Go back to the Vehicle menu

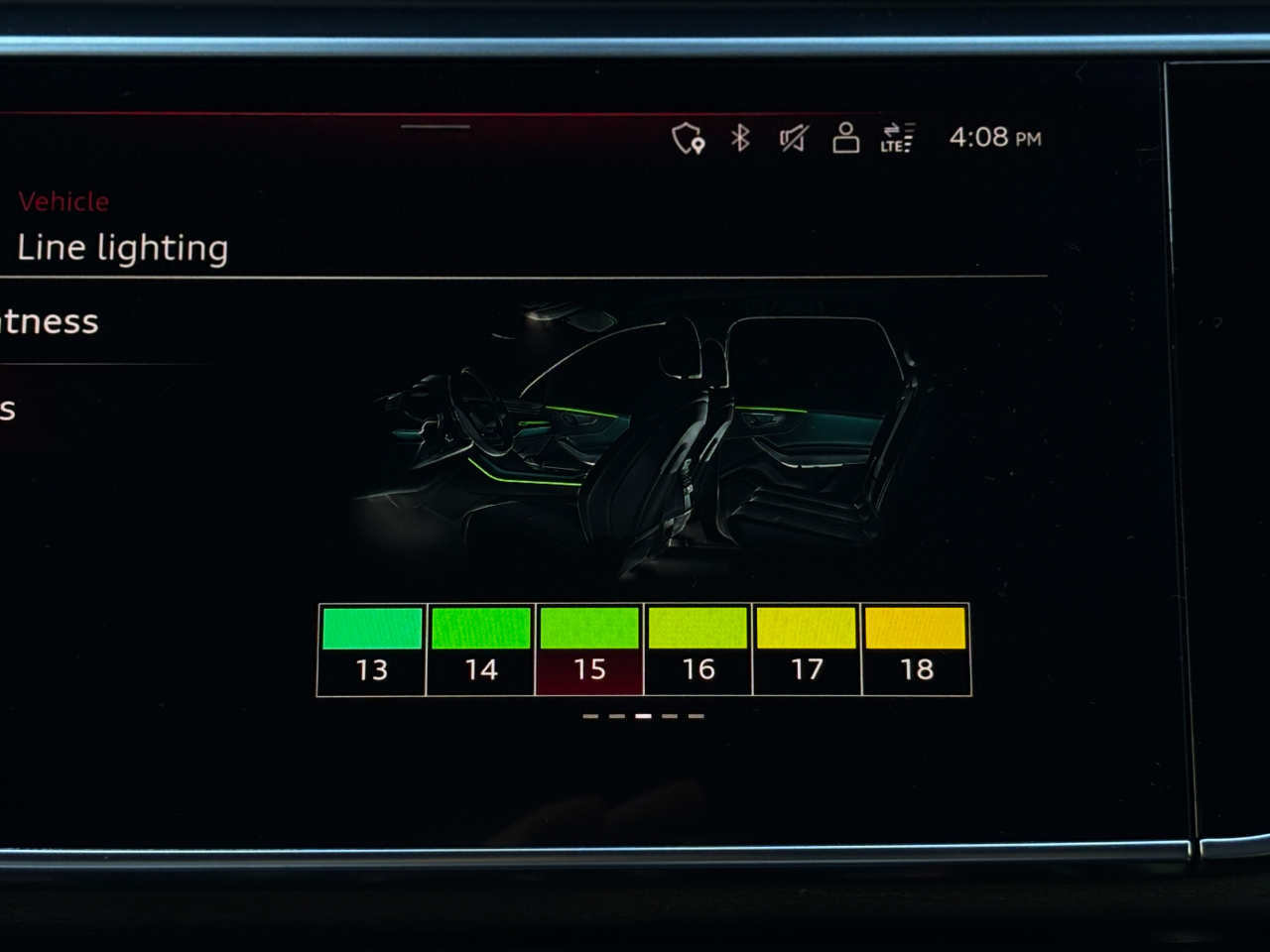point(63,201)
